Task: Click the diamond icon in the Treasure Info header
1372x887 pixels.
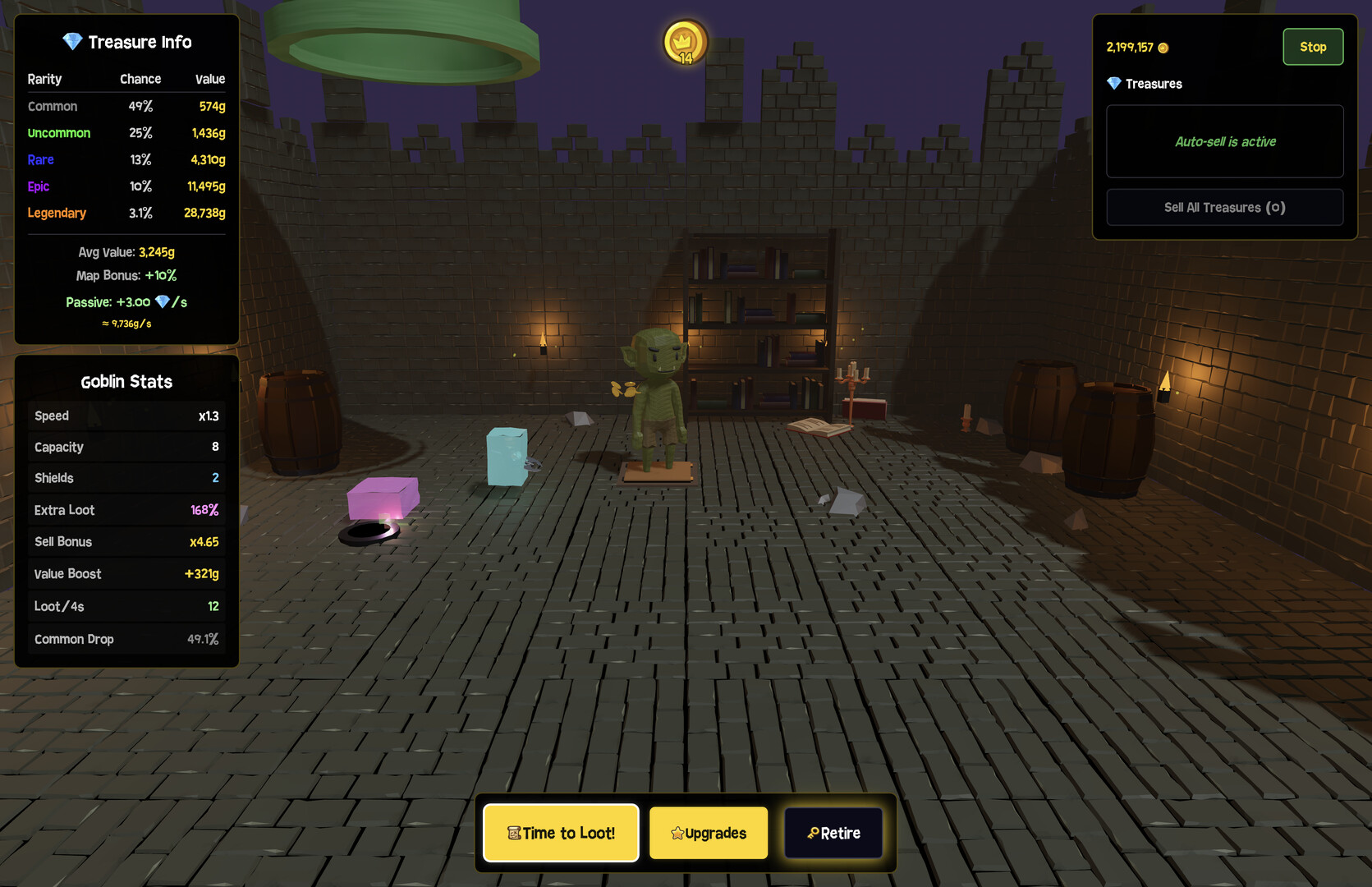Action: click(x=72, y=41)
